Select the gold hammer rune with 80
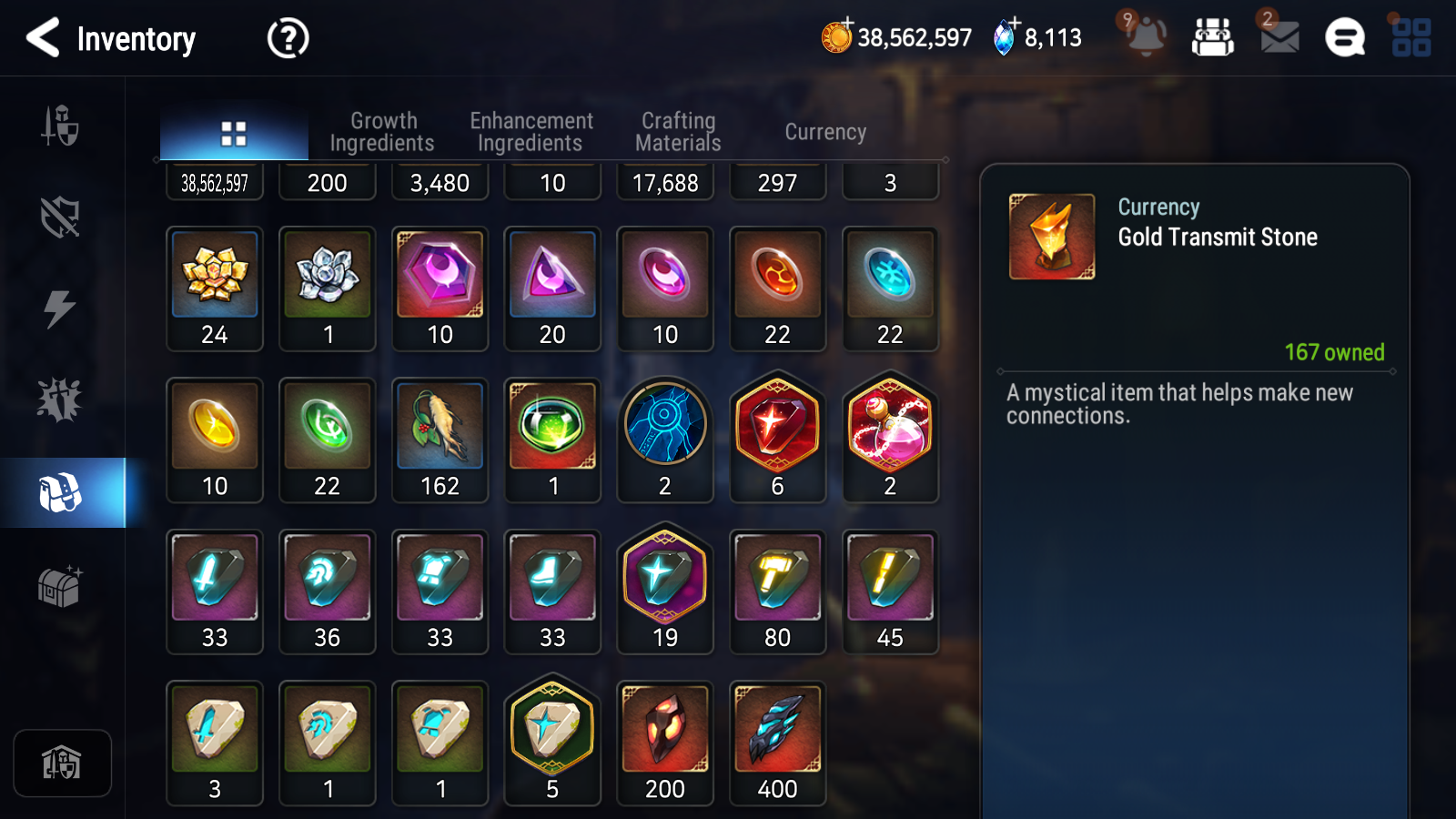Viewport: 1456px width, 819px height. click(x=777, y=591)
